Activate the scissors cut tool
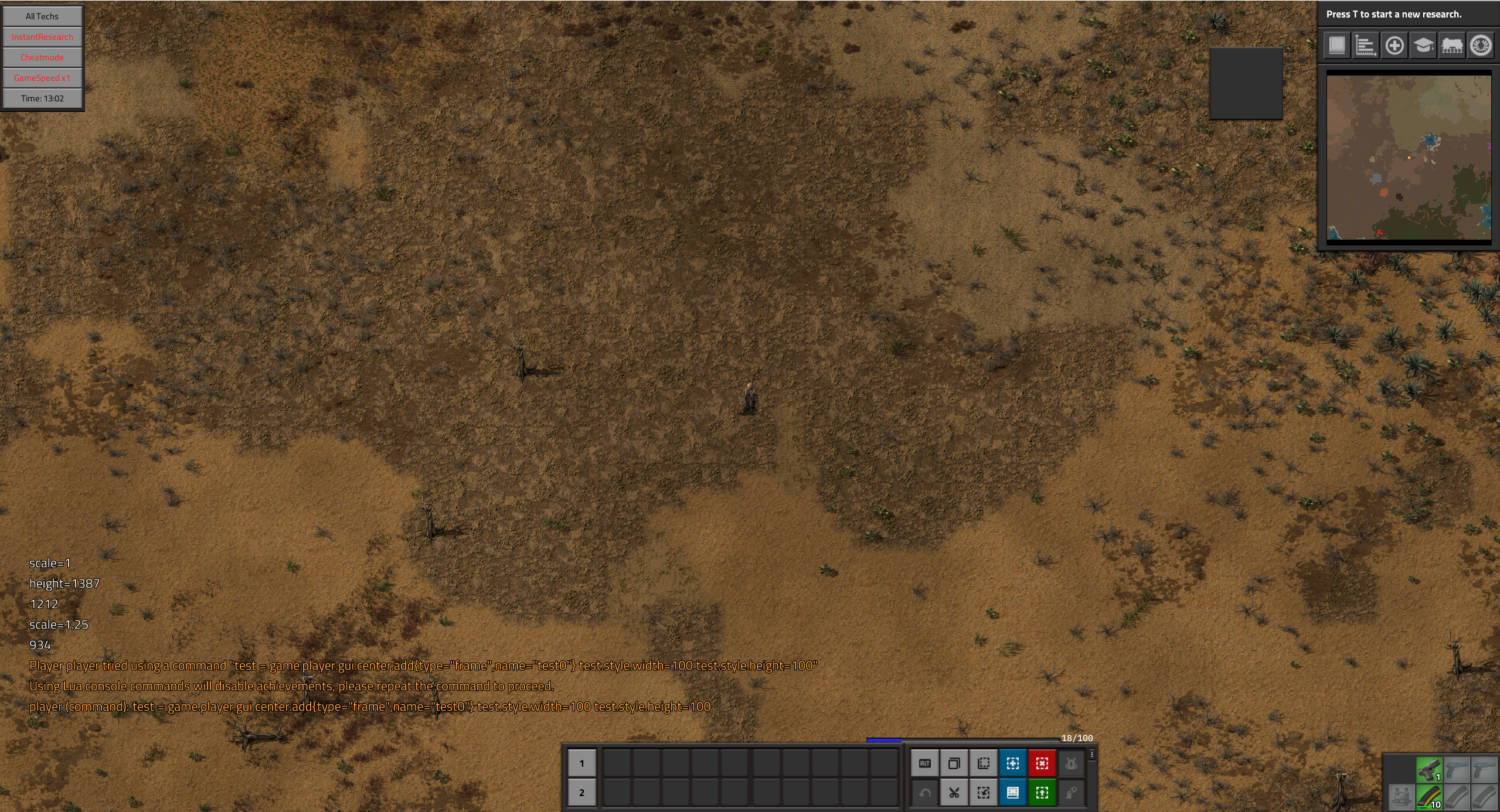The width and height of the screenshot is (1500, 812). 954,793
